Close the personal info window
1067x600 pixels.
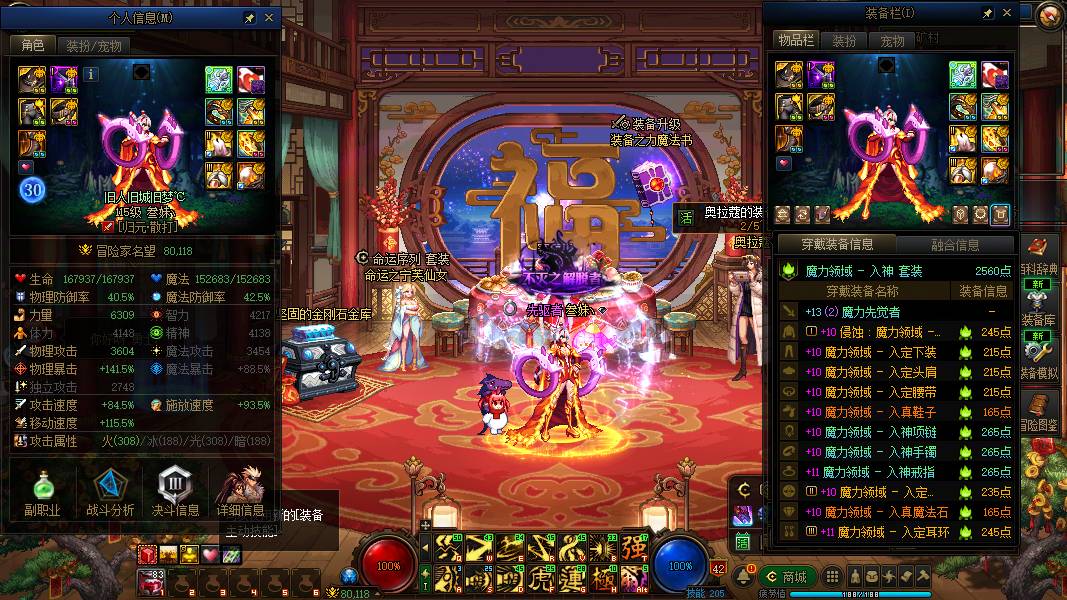tap(268, 18)
